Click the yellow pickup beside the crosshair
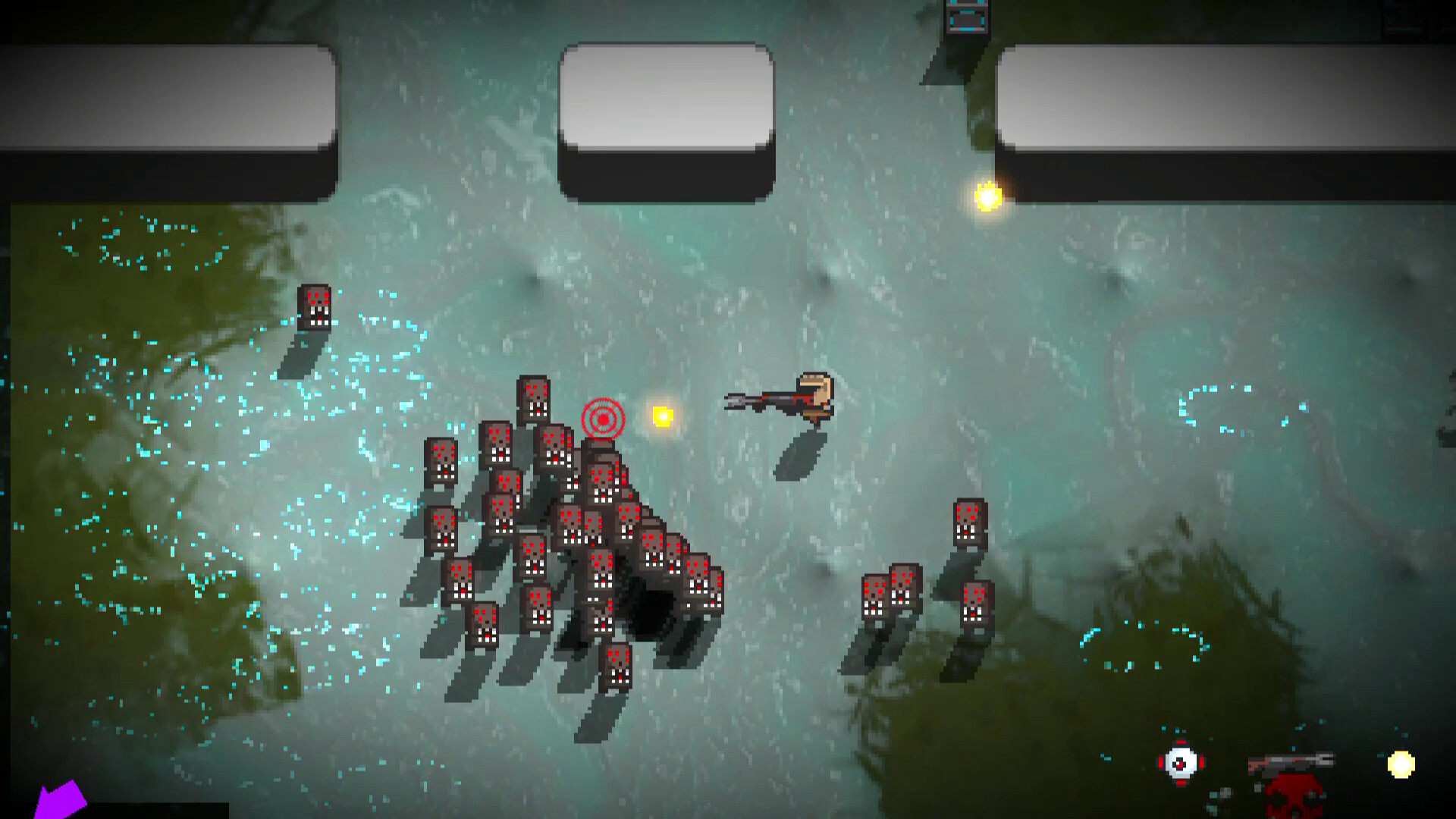 (661, 416)
